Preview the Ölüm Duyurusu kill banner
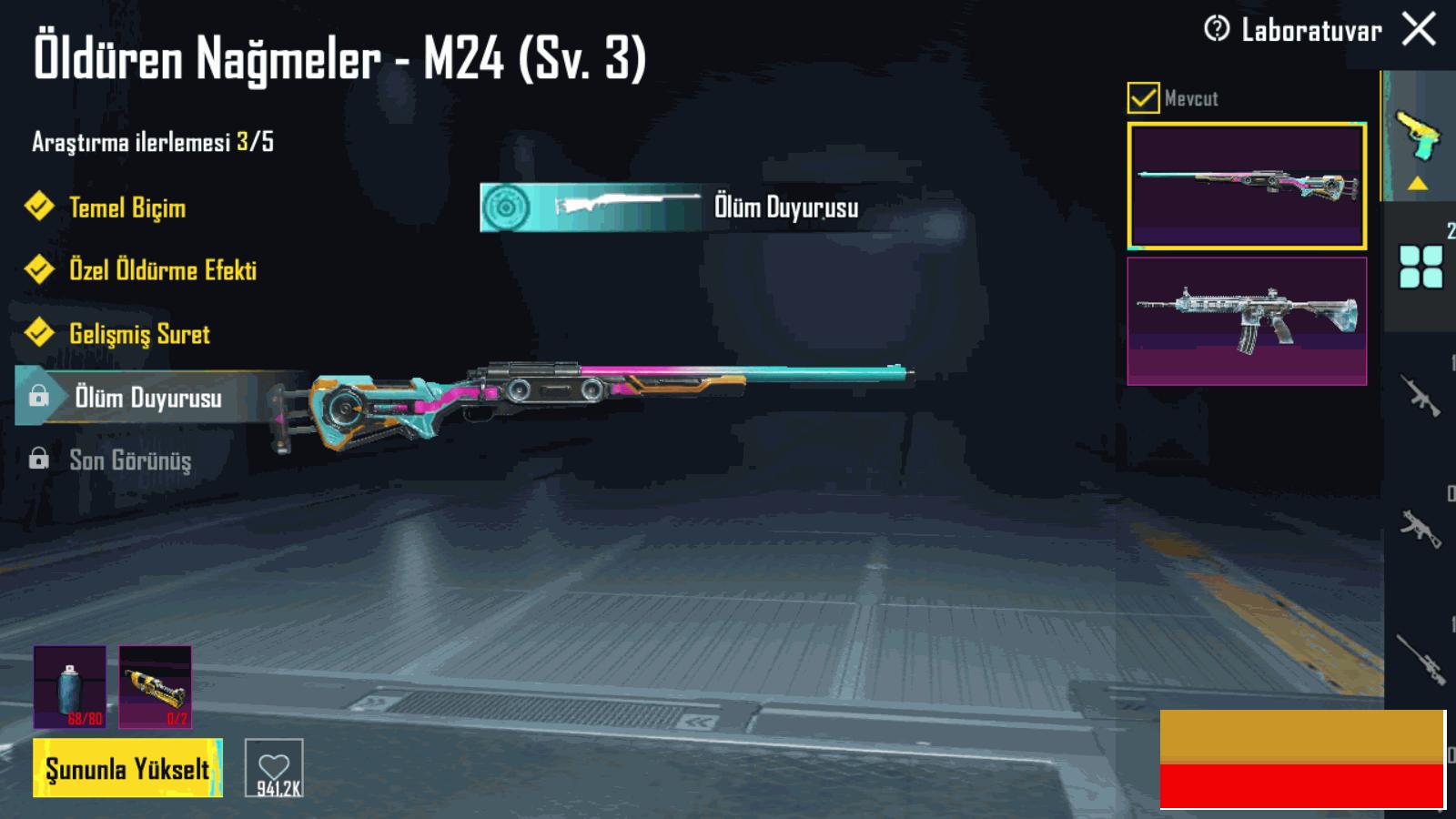The width and height of the screenshot is (1456, 819). coord(670,207)
